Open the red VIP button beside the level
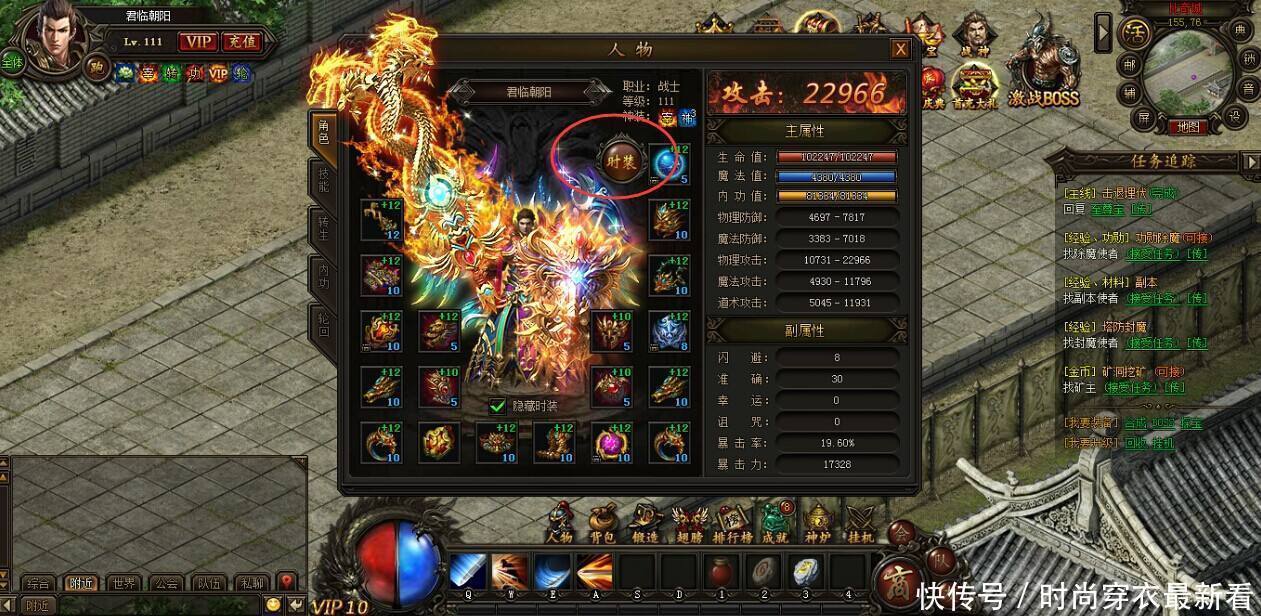The height and width of the screenshot is (616, 1261). click(x=197, y=41)
